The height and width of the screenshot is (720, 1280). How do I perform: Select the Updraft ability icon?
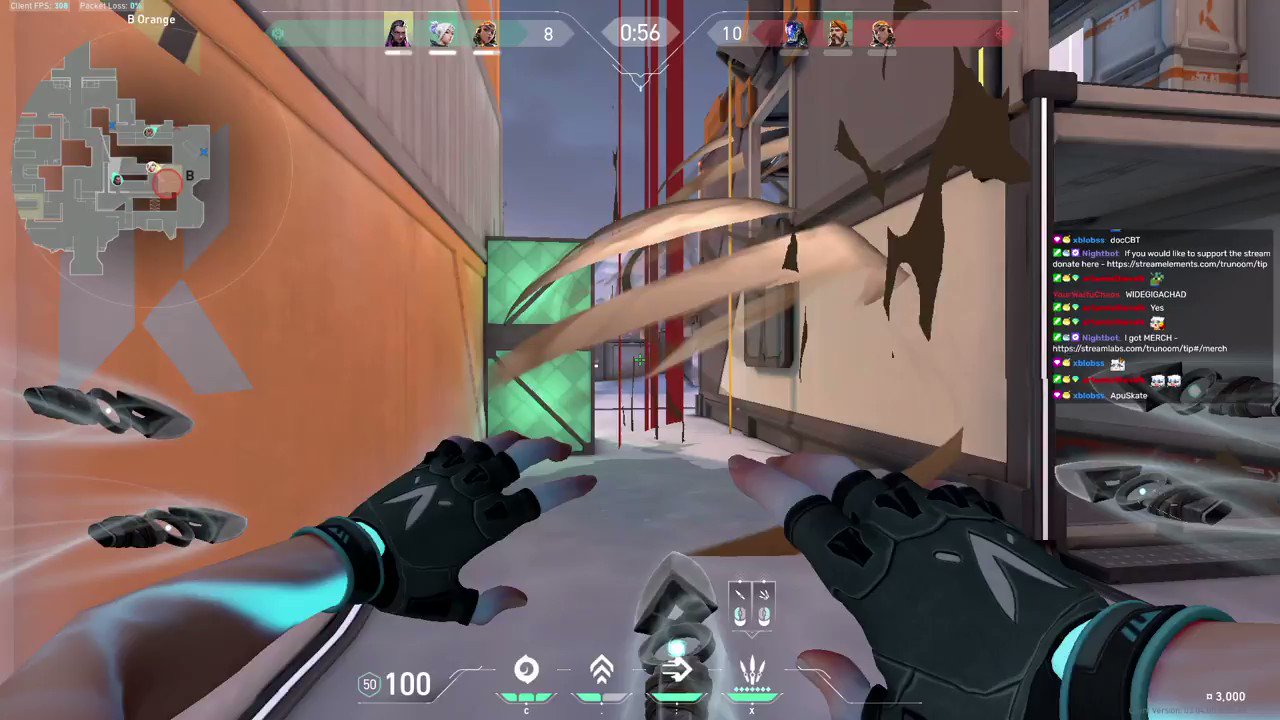(x=601, y=668)
